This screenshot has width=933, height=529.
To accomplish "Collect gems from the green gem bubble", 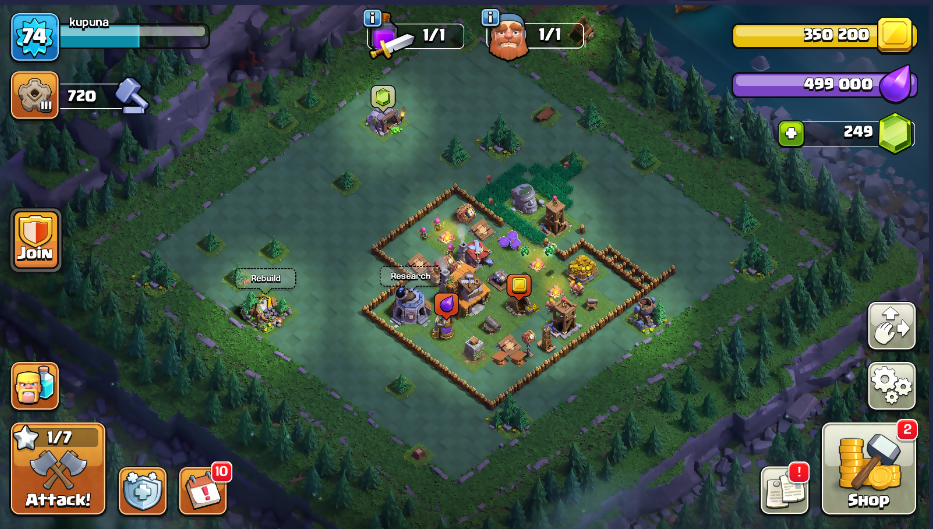I will click(x=383, y=97).
